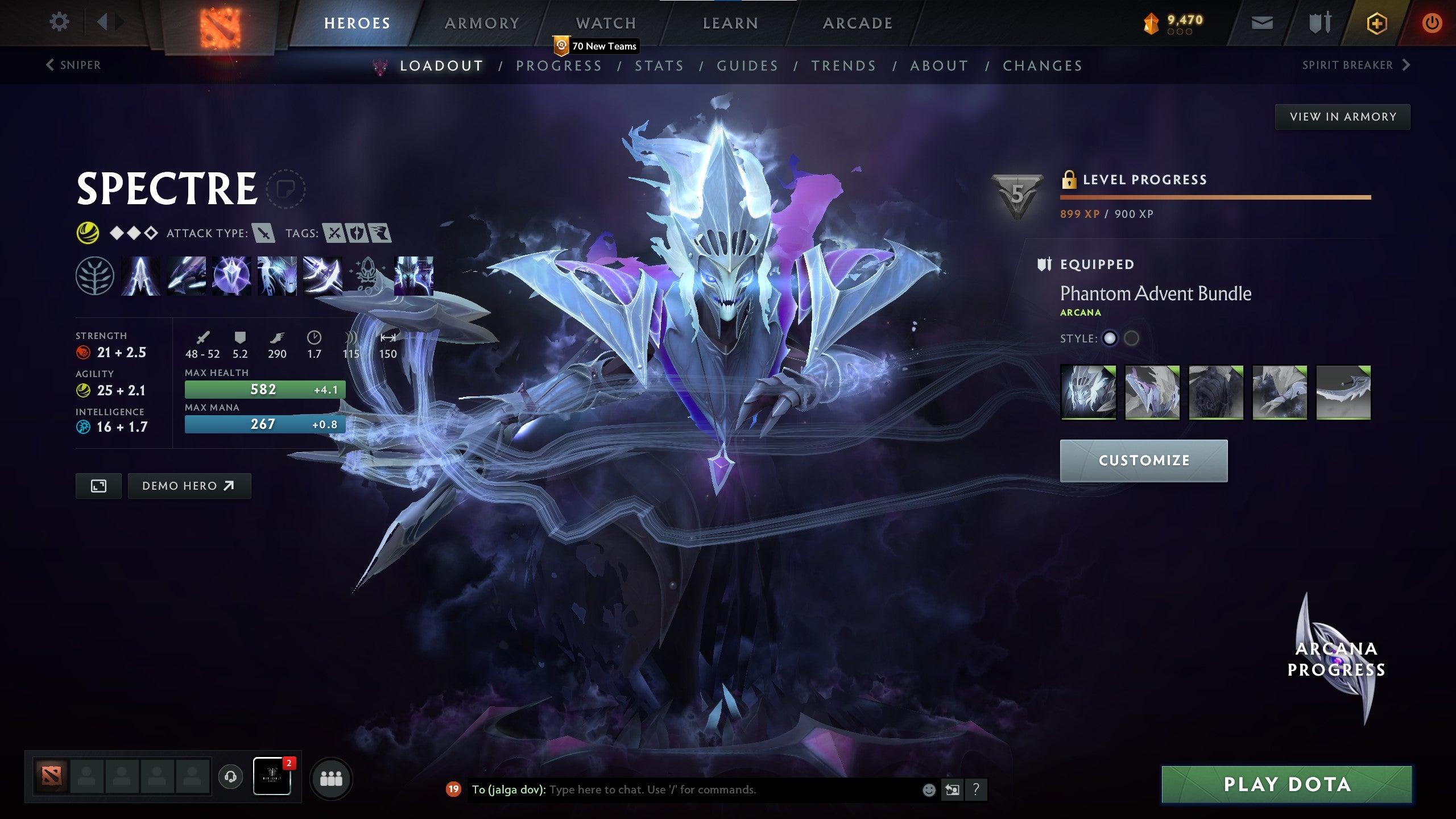Open the mail notifications icon
Screen dimensions: 1456x819
(x=1263, y=23)
